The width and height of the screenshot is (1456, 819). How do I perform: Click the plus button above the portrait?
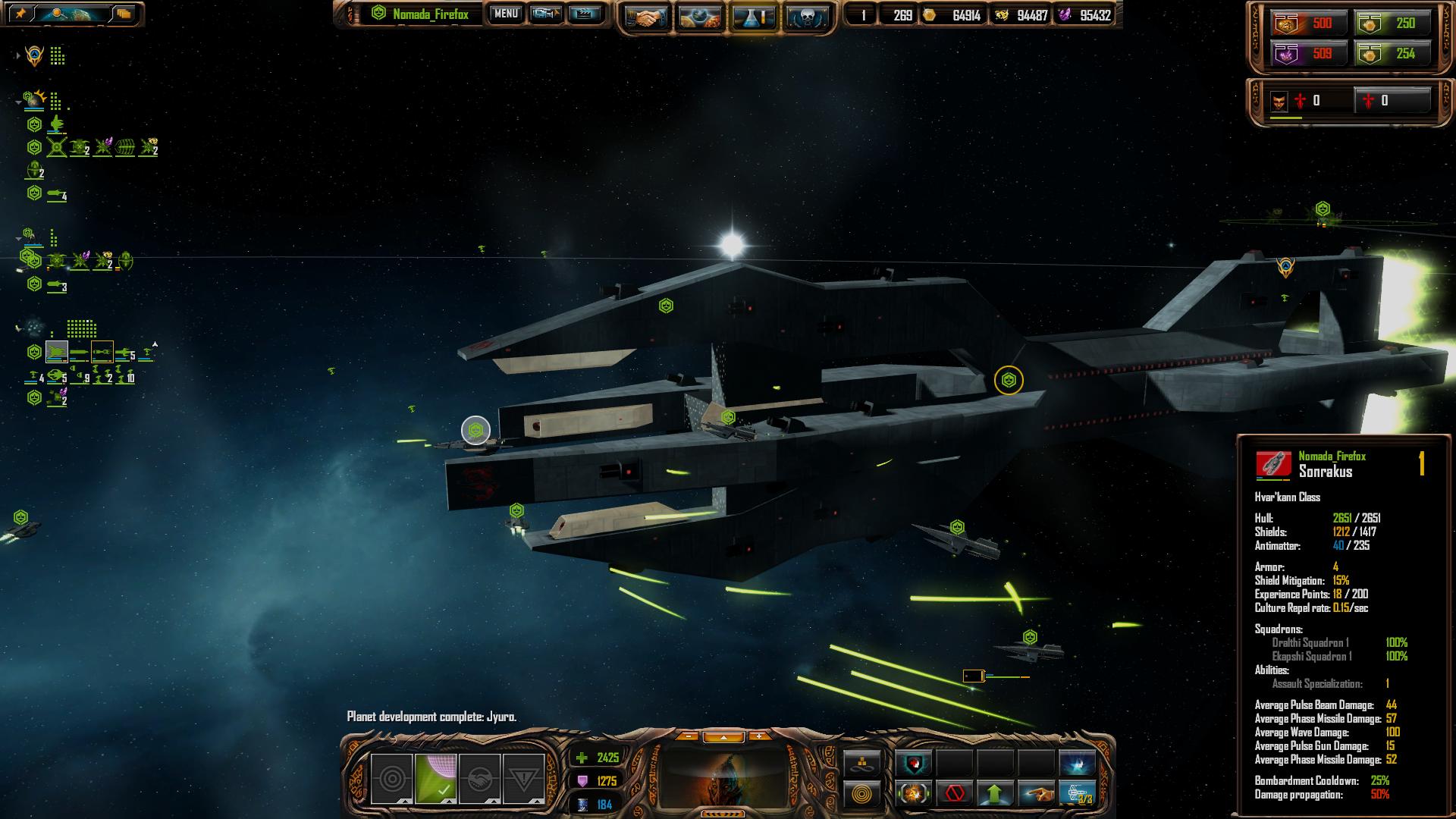[x=759, y=736]
